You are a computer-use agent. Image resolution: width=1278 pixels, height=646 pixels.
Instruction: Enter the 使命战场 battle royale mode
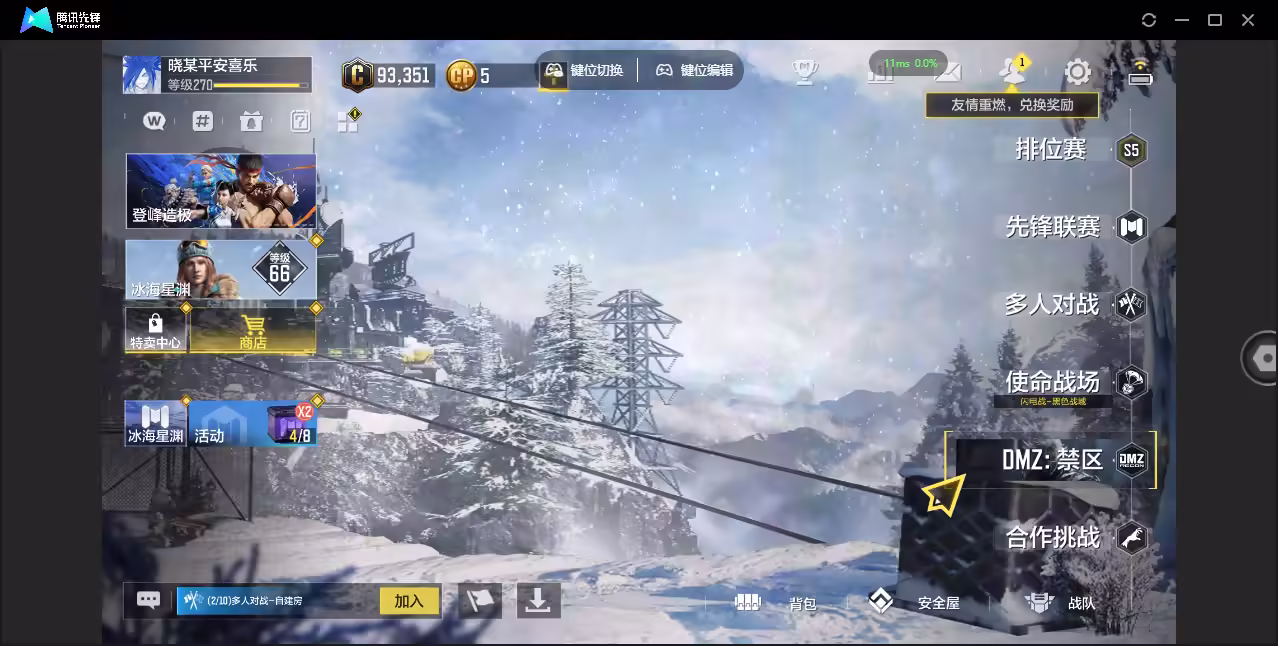tap(1053, 381)
